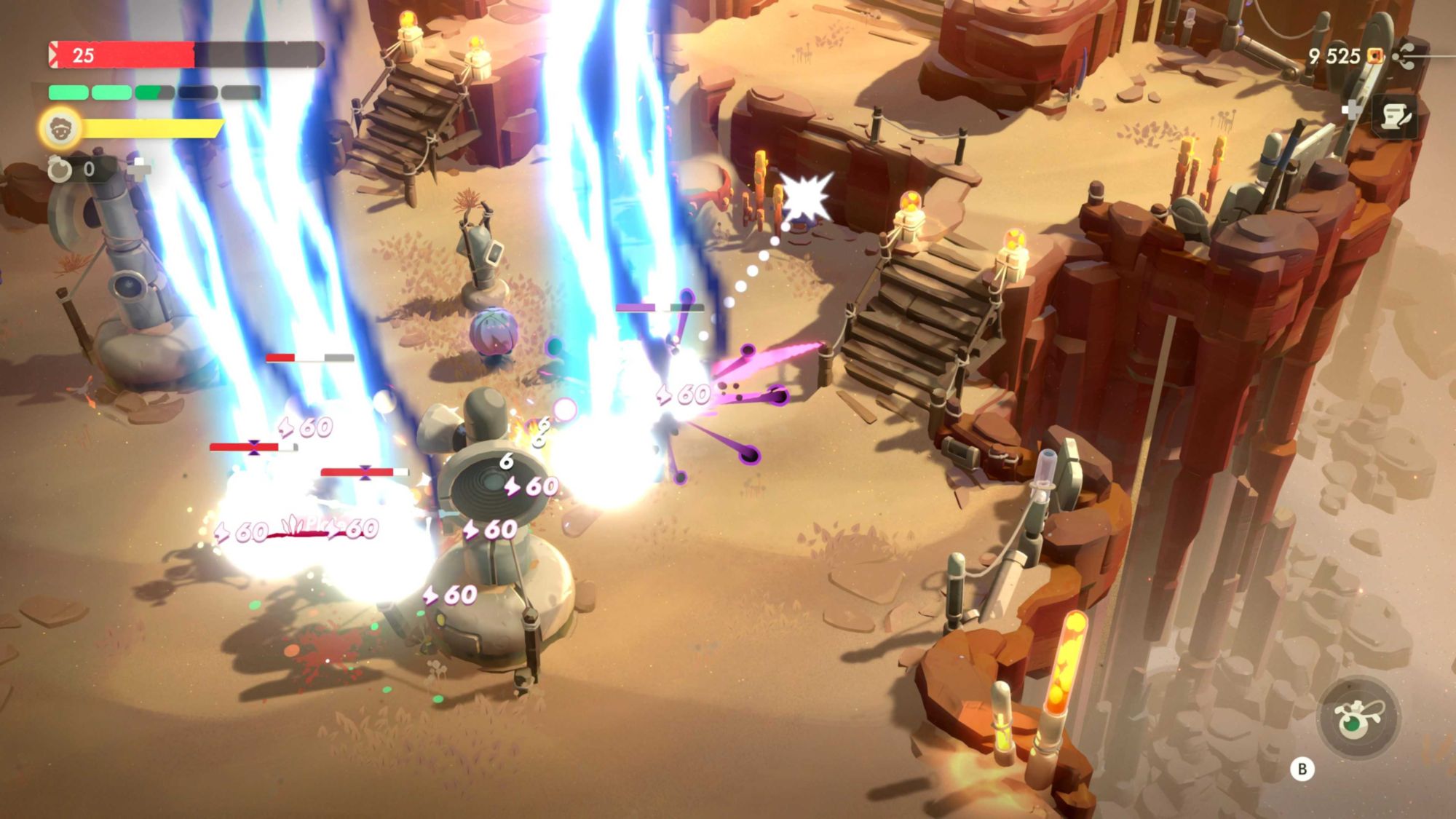
Task: Select the character portrait icon
Action: click(60, 129)
